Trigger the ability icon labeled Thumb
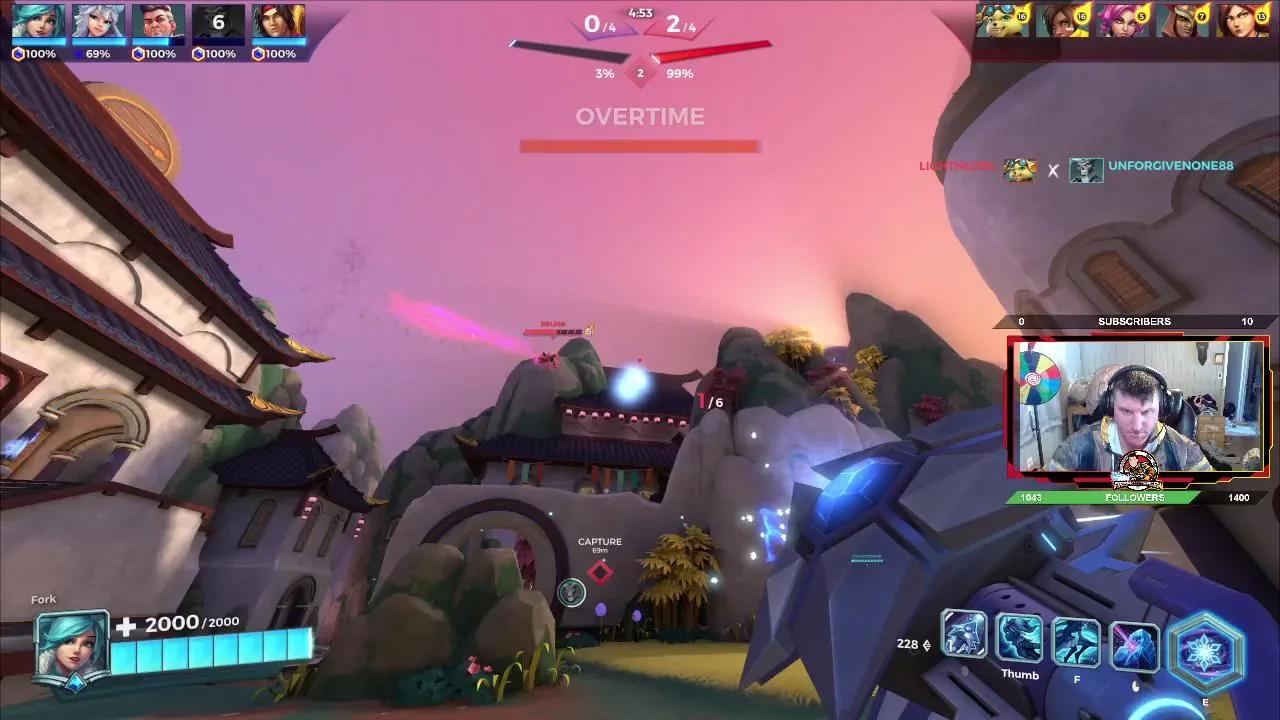 (1020, 639)
